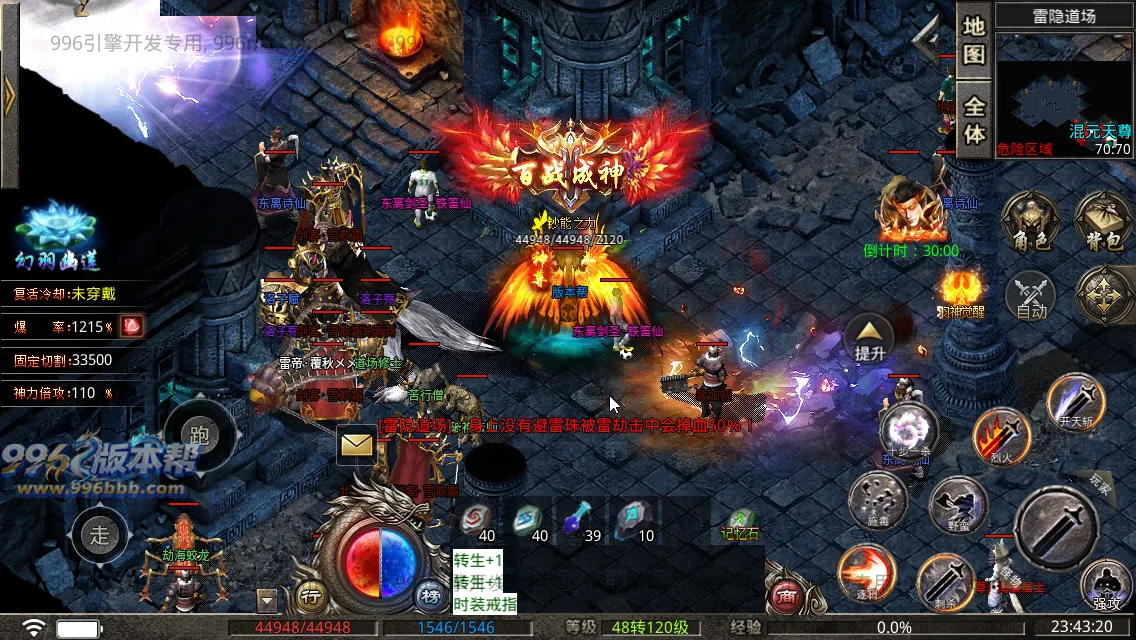Screen dimensions: 1136x640
Task: Toggle the 强攻 forced attack button
Action: click(1106, 586)
